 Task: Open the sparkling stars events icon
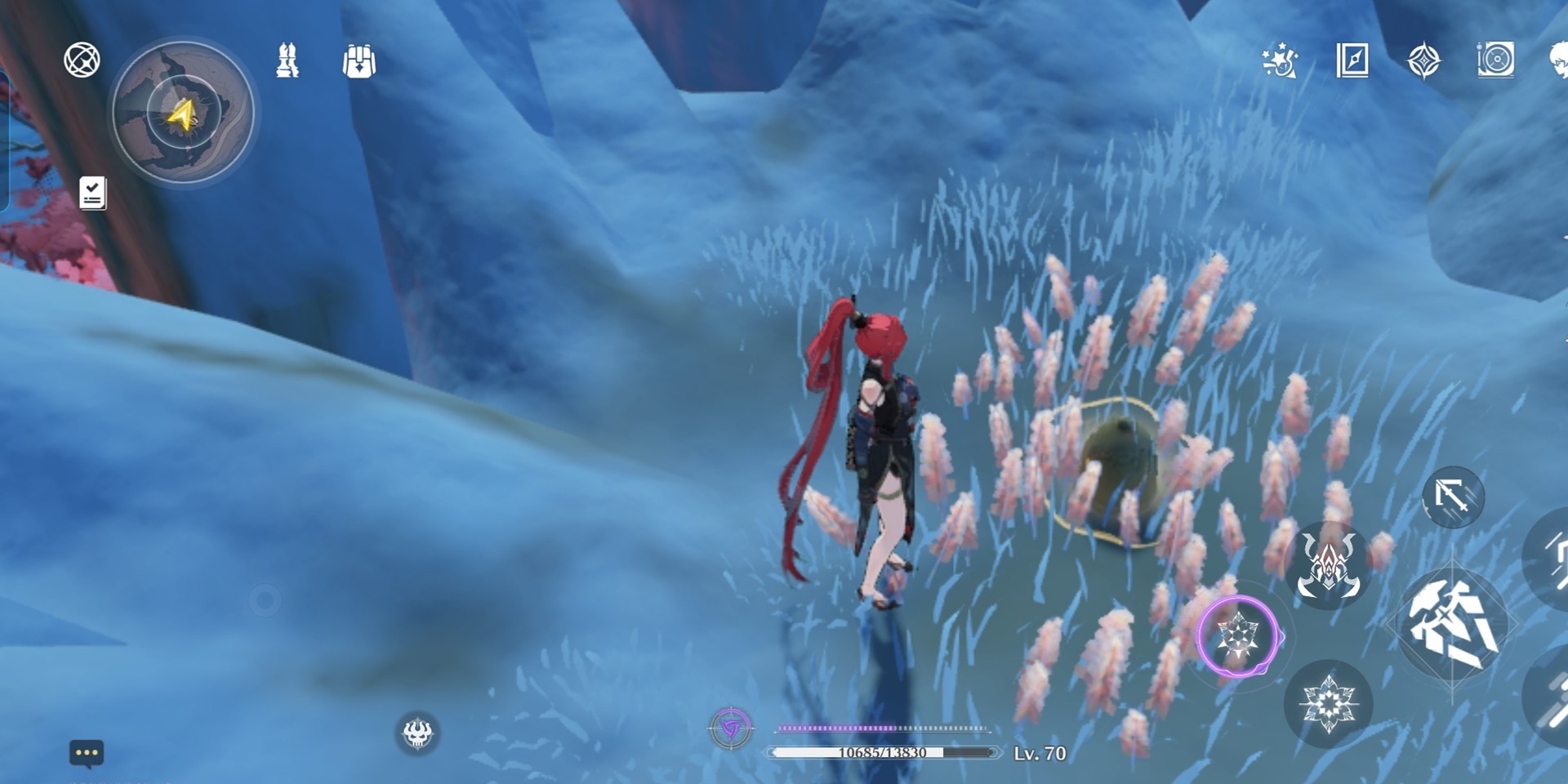(1280, 60)
